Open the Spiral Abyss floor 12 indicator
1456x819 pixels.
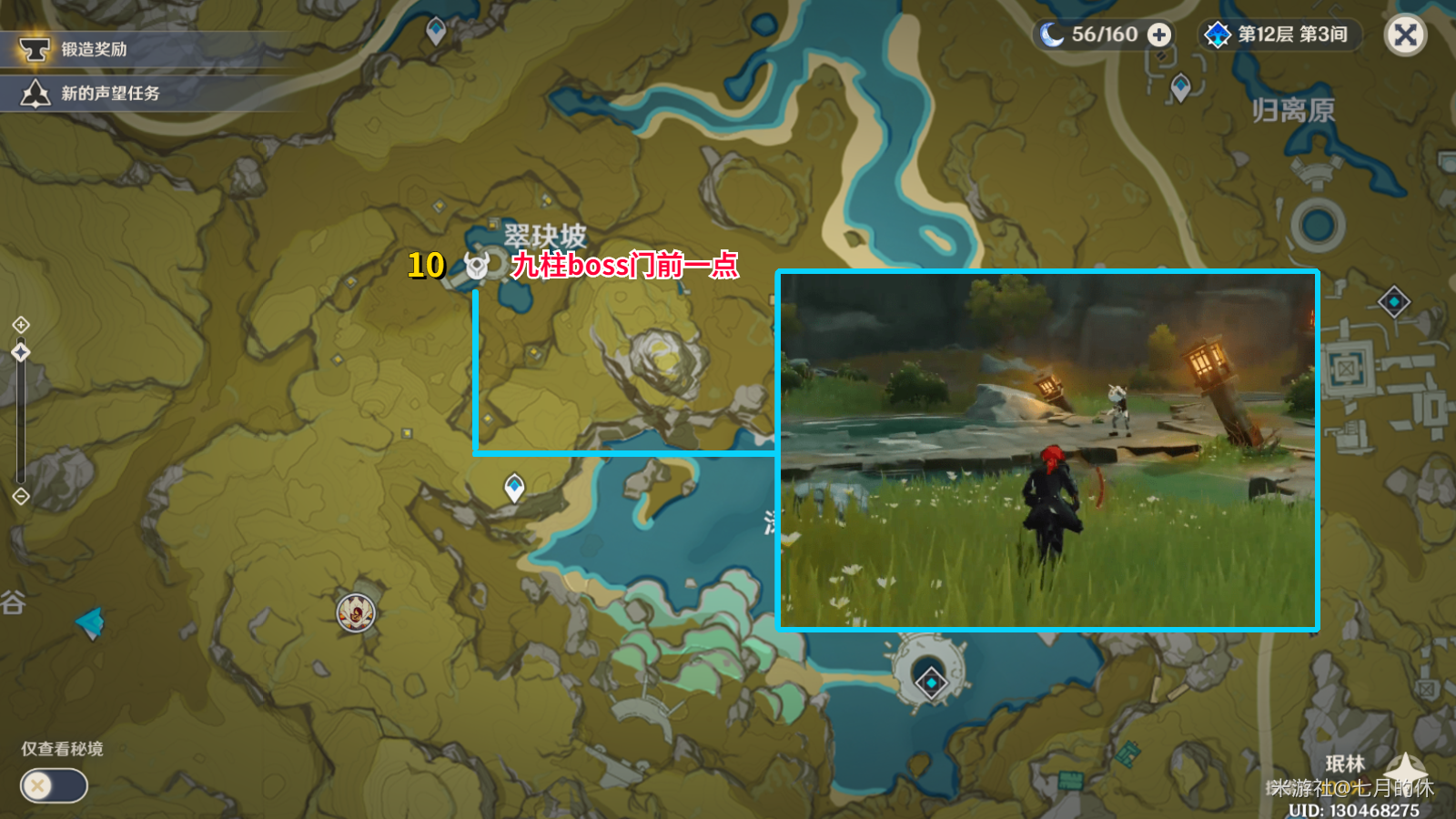click(1279, 35)
